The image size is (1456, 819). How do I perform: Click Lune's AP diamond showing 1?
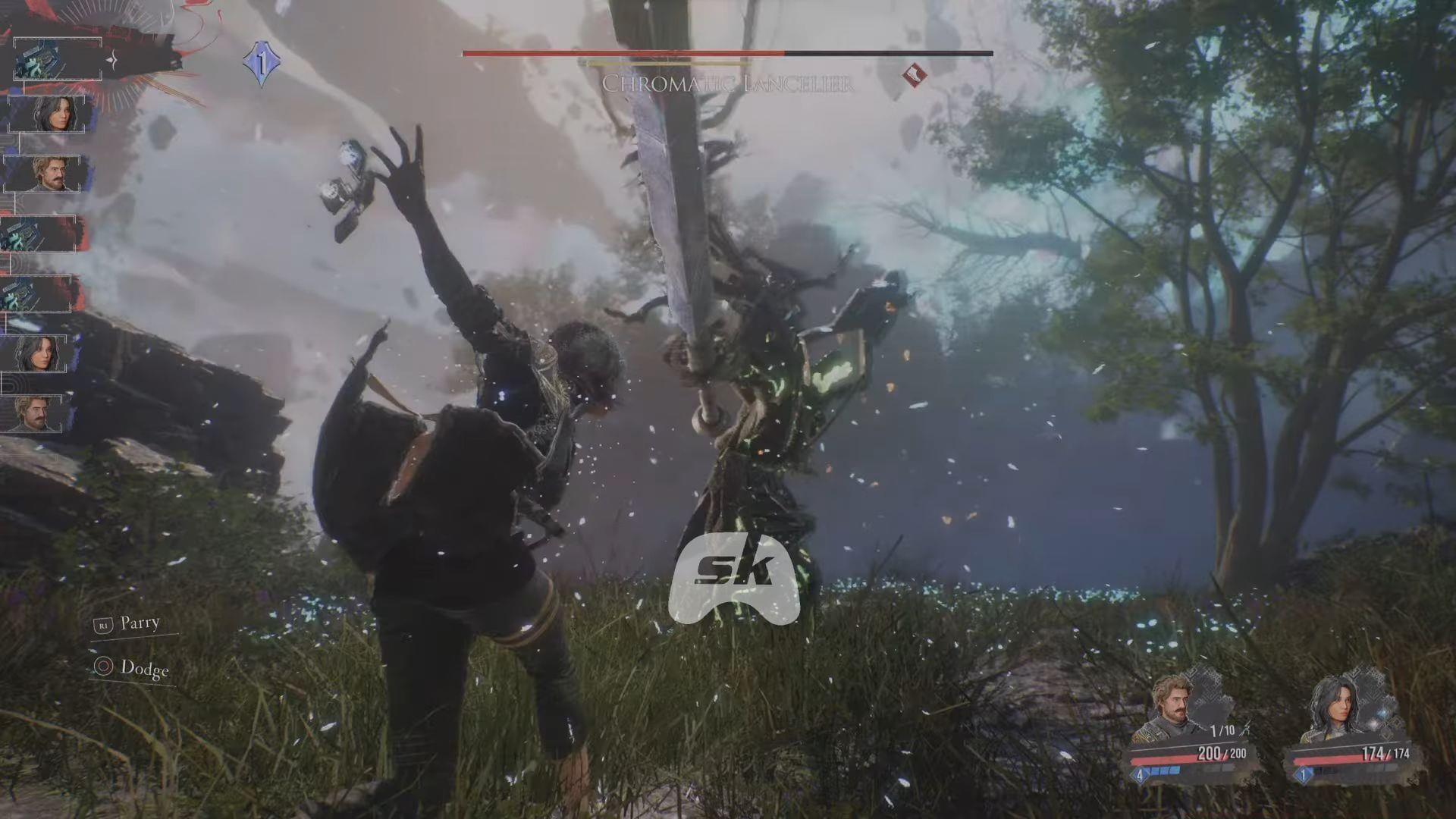(x=1302, y=775)
